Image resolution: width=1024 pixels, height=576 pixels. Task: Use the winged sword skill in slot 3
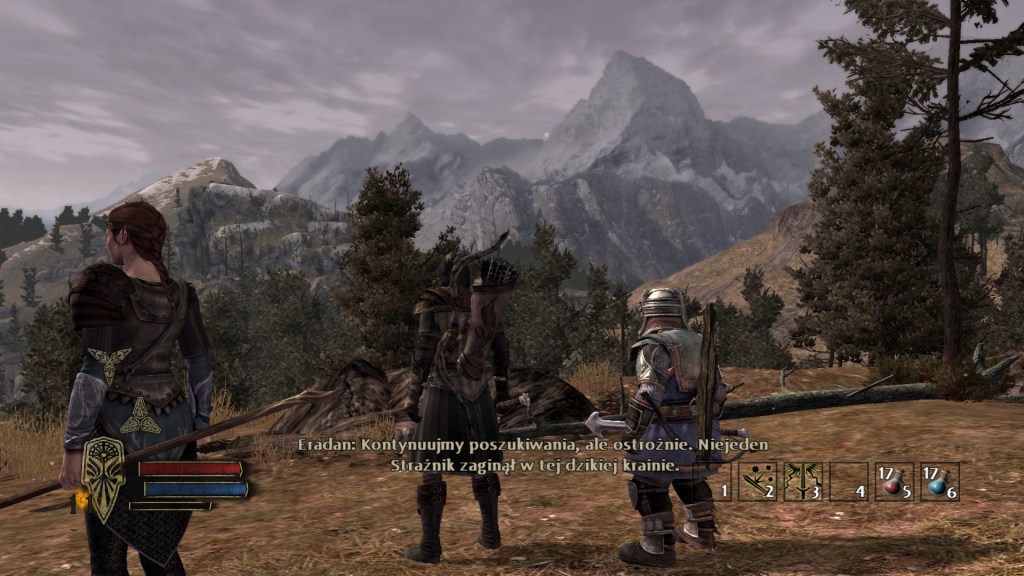tap(803, 481)
